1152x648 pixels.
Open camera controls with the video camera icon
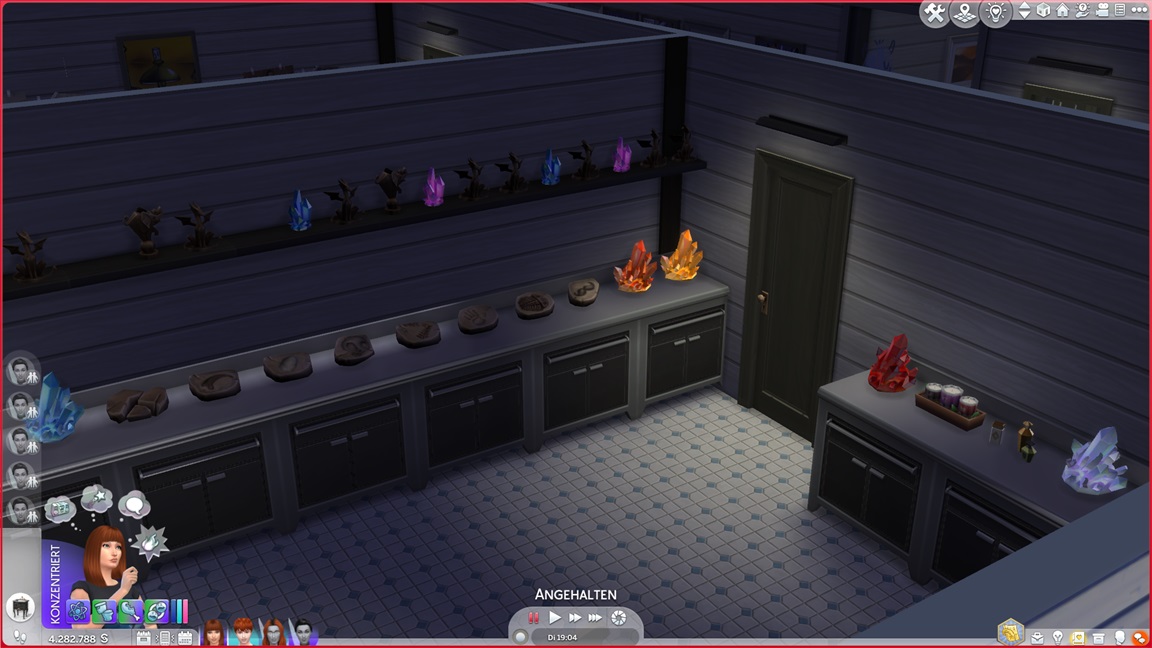click(x=1100, y=11)
